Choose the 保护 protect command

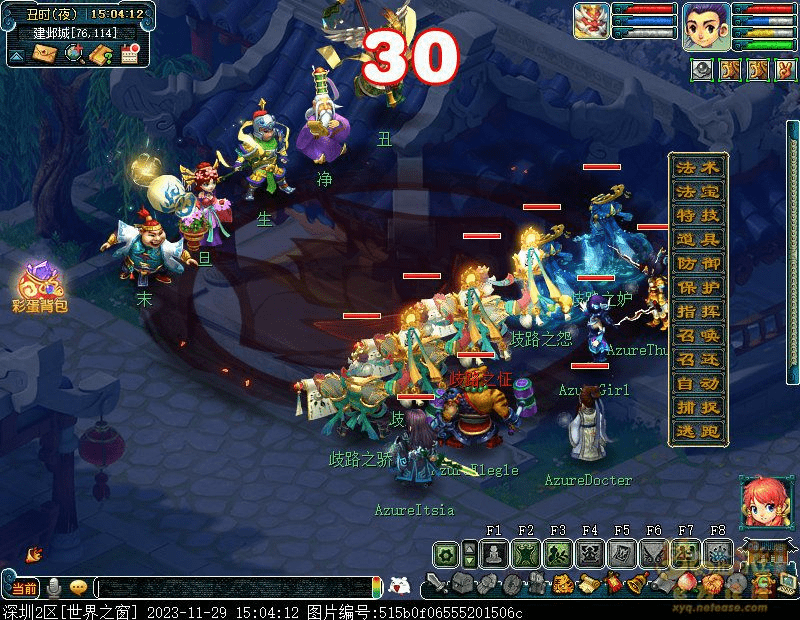(698, 287)
